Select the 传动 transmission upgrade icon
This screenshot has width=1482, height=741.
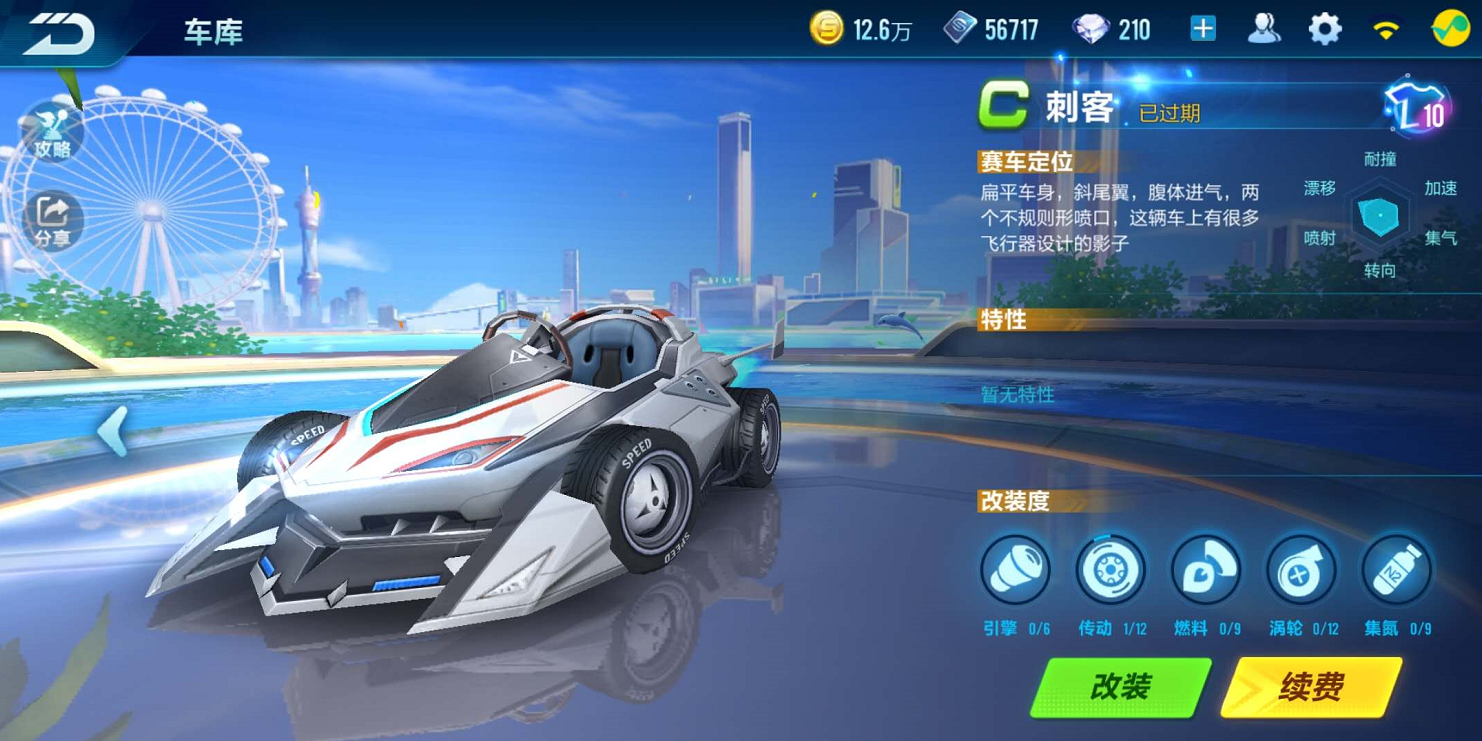pyautogui.click(x=1110, y=571)
